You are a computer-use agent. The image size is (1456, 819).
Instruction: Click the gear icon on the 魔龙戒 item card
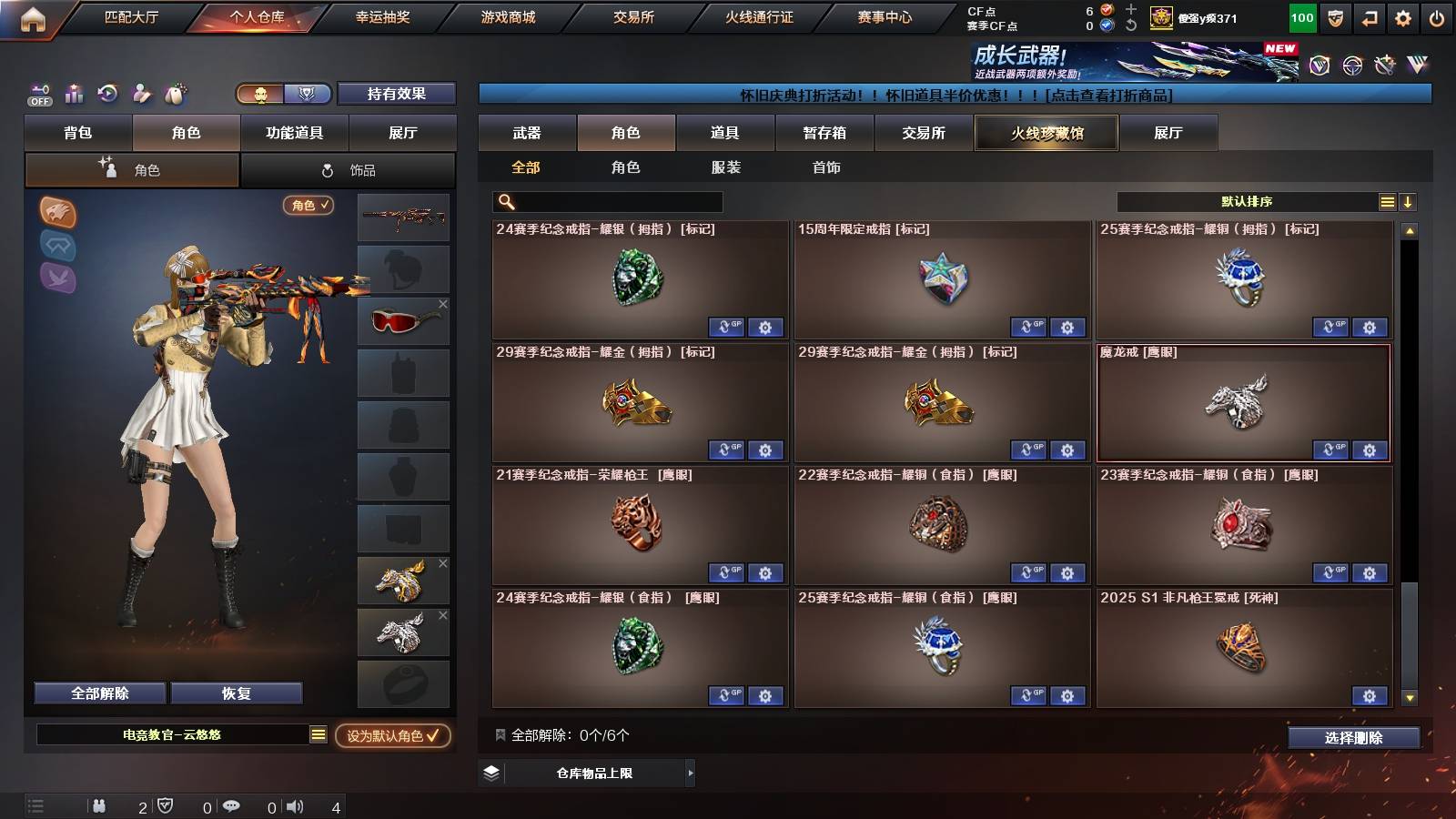click(x=1370, y=450)
